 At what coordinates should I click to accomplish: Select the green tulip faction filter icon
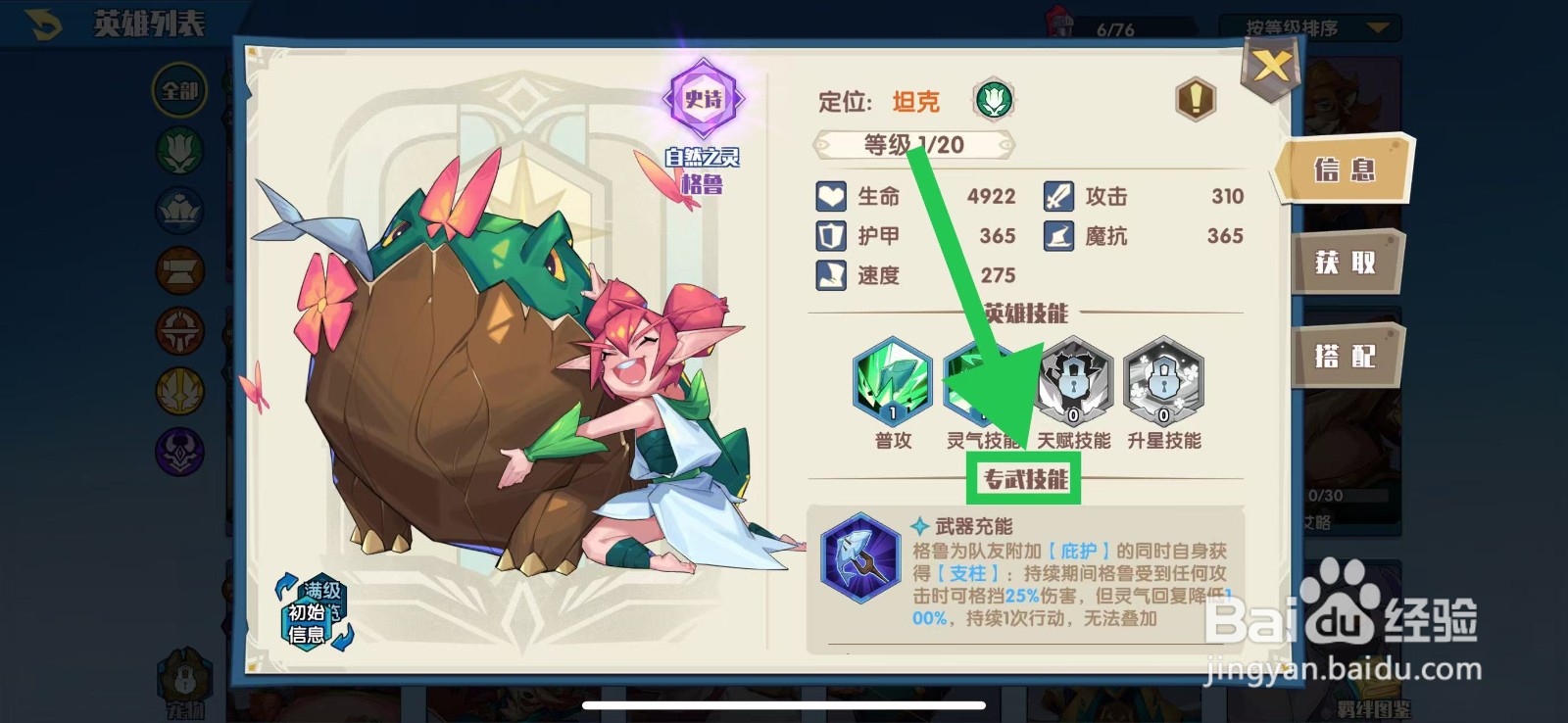pos(179,147)
